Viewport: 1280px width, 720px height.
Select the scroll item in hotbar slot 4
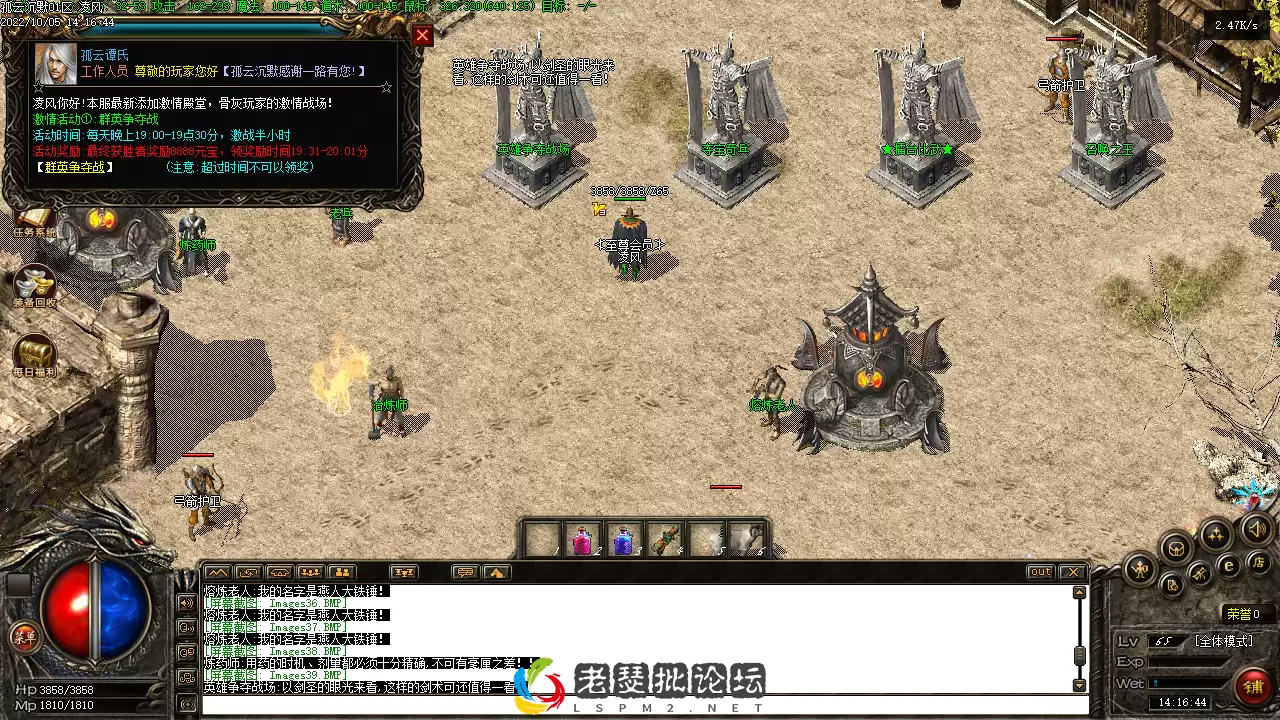664,540
